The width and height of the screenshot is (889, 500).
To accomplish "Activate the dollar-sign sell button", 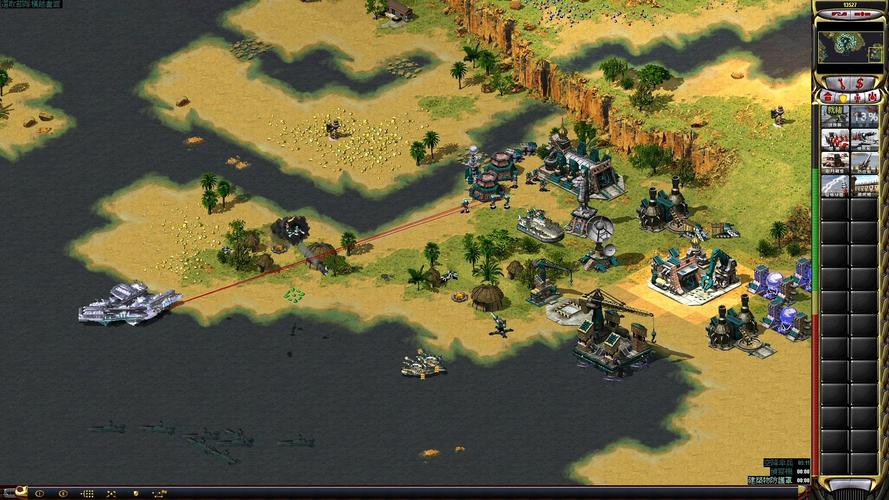I will click(857, 81).
